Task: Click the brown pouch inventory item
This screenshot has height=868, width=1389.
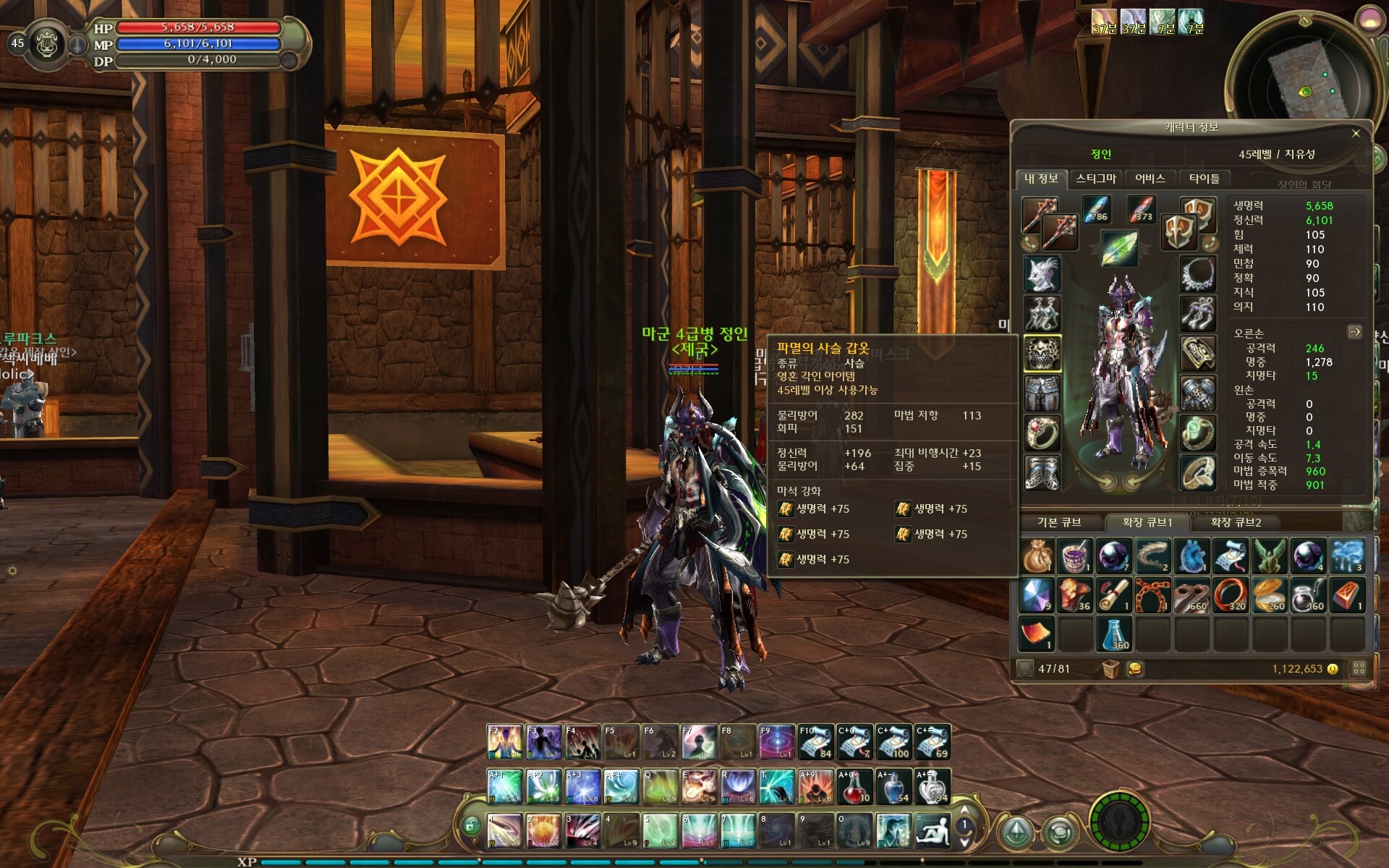Action: [x=1037, y=556]
